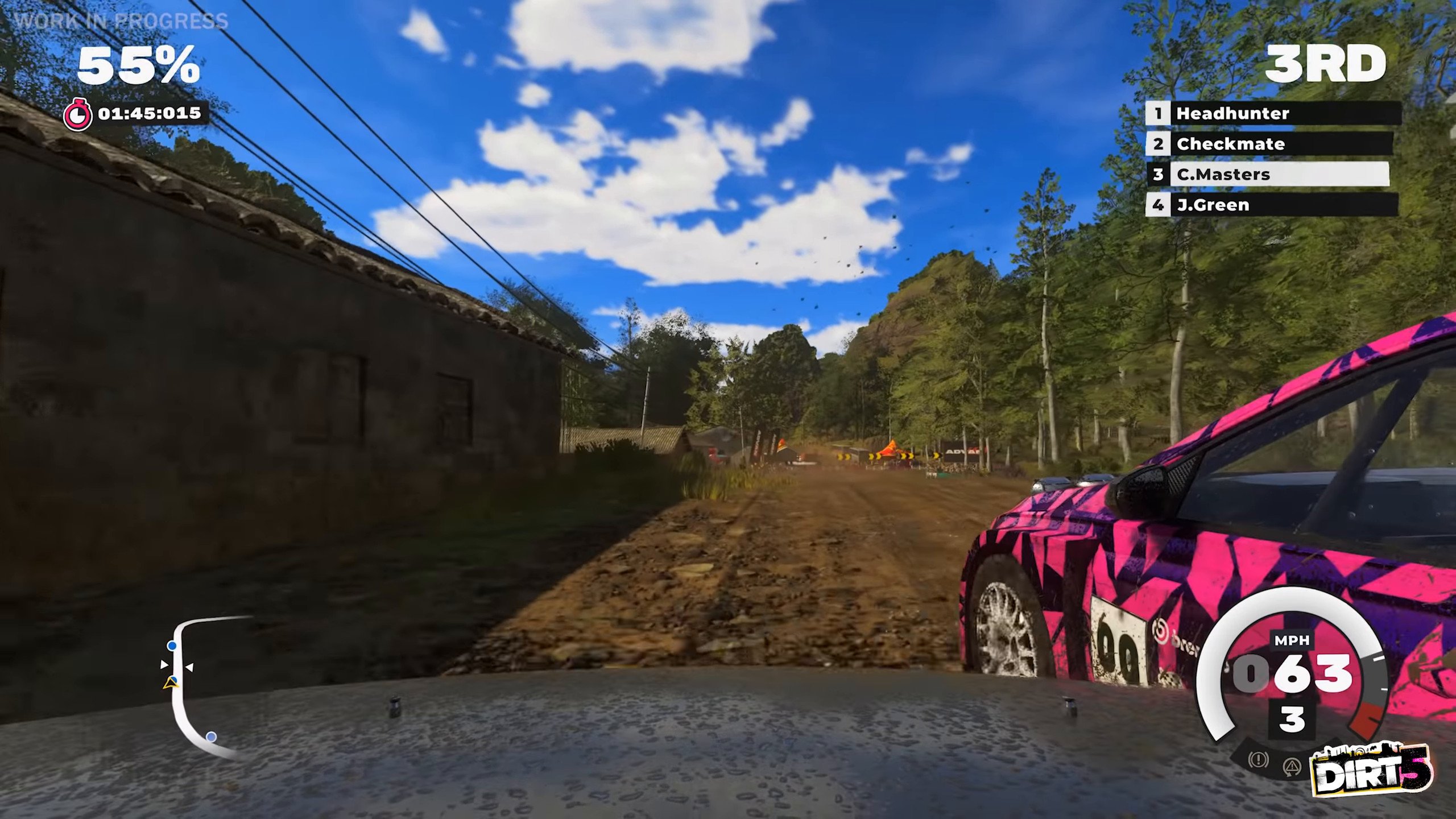The image size is (1456, 819).
Task: Click the pink stopwatch icon
Action: coord(77,114)
